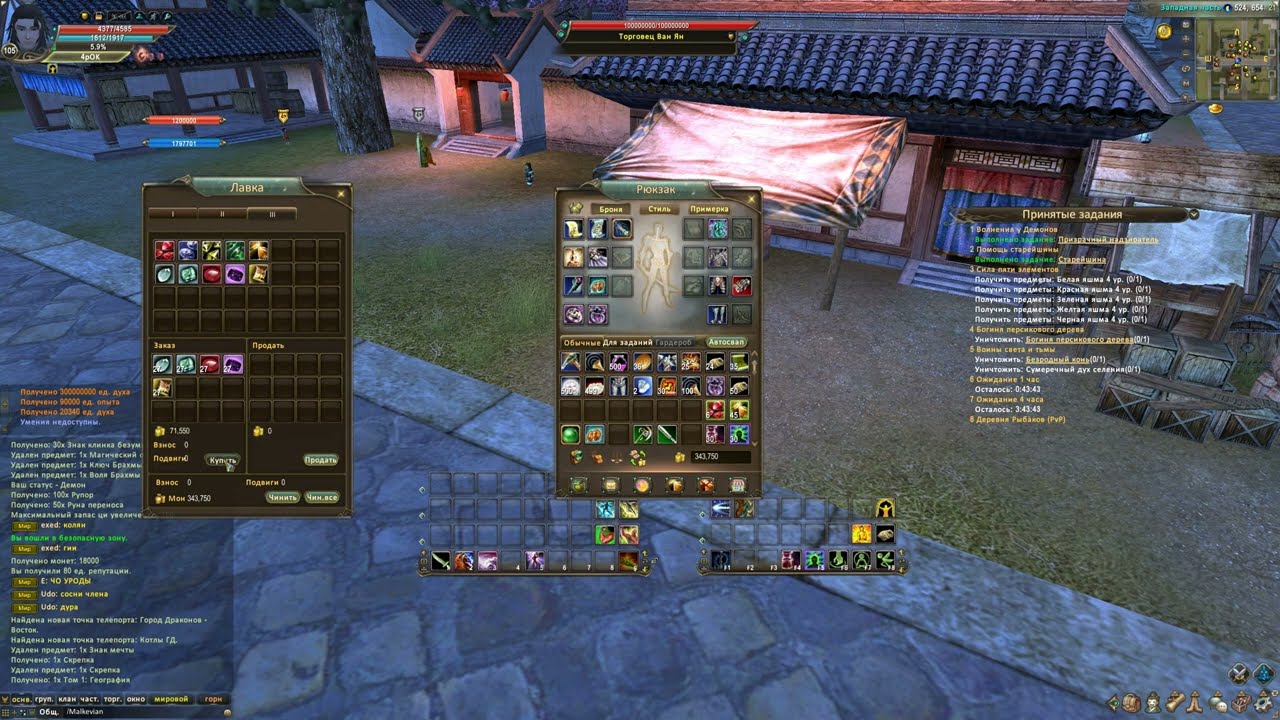Image resolution: width=1280 pixels, height=720 pixels.
Task: Open the Стиль equipment tab
Action: tap(660, 209)
